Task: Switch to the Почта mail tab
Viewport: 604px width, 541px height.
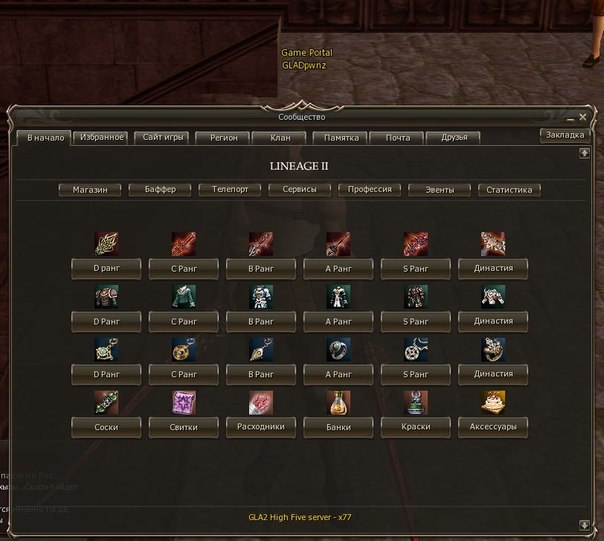Action: point(397,137)
